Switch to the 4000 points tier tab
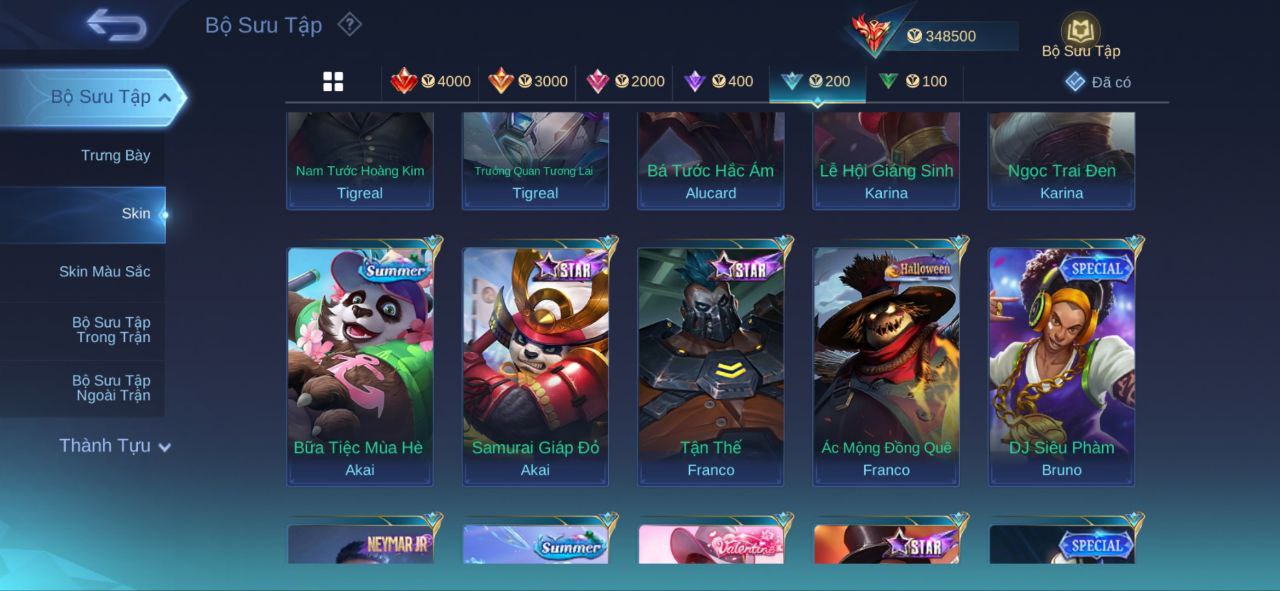Viewport: 1280px width, 591px height. (x=431, y=82)
